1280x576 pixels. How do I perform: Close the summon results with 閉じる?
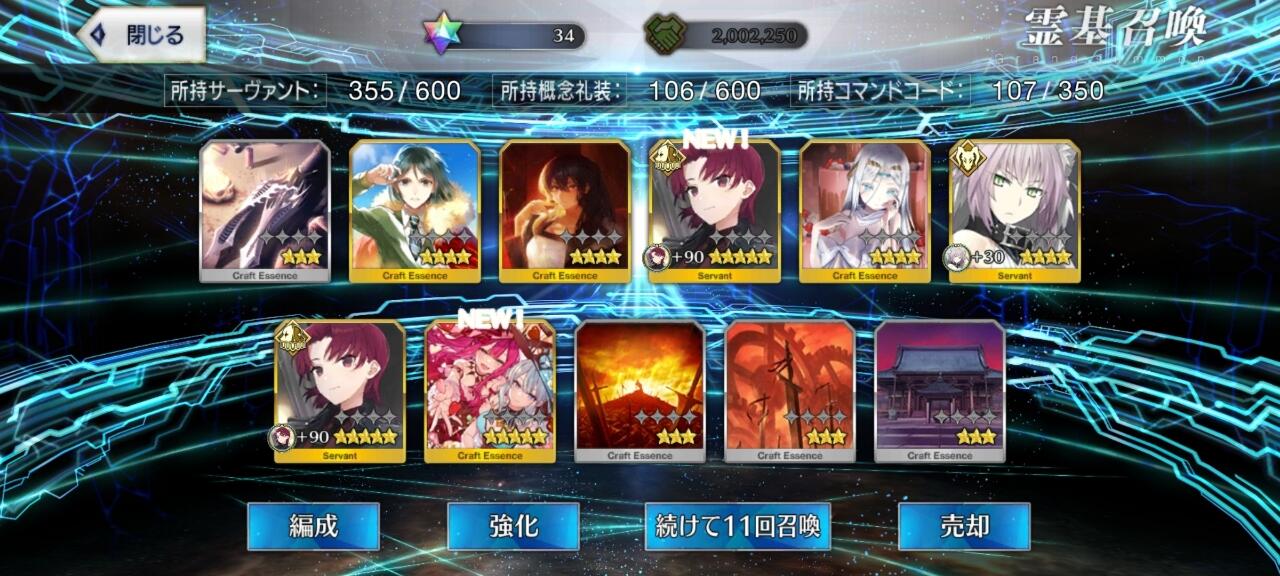[x=141, y=36]
